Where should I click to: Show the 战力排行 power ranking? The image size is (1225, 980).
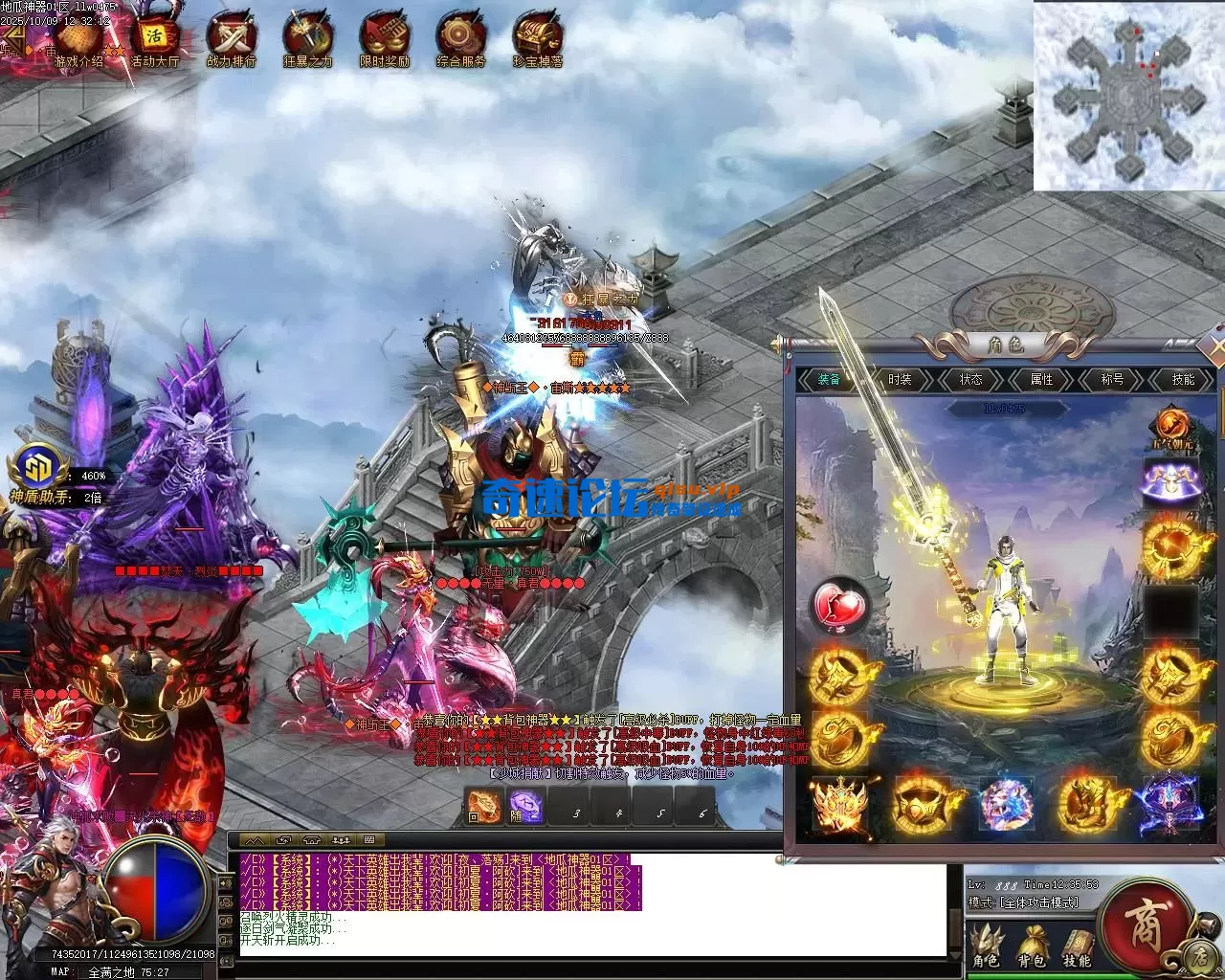click(x=231, y=40)
